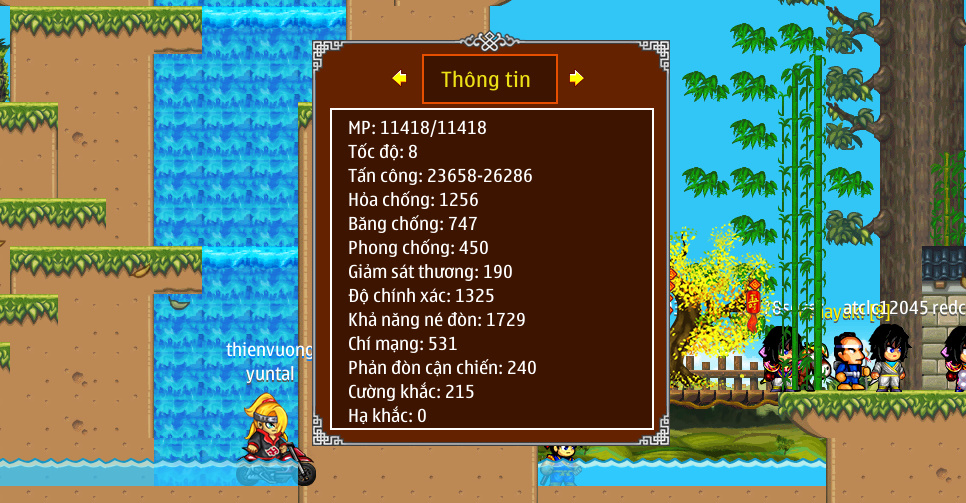Image resolution: width=966 pixels, height=503 pixels.
Task: Select the Thông tin tab header
Action: coord(489,79)
